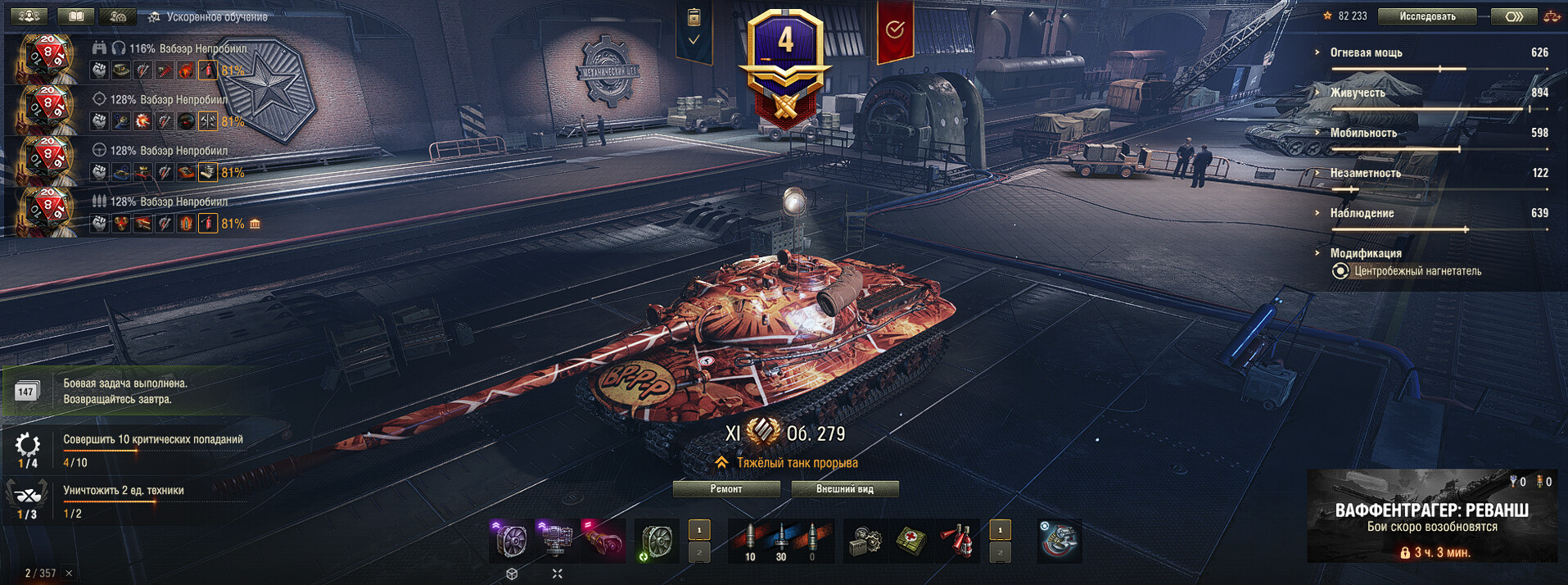This screenshot has height=585, width=1568.
Task: Expand the Наблюдение spotting parameters
Action: [x=1362, y=213]
